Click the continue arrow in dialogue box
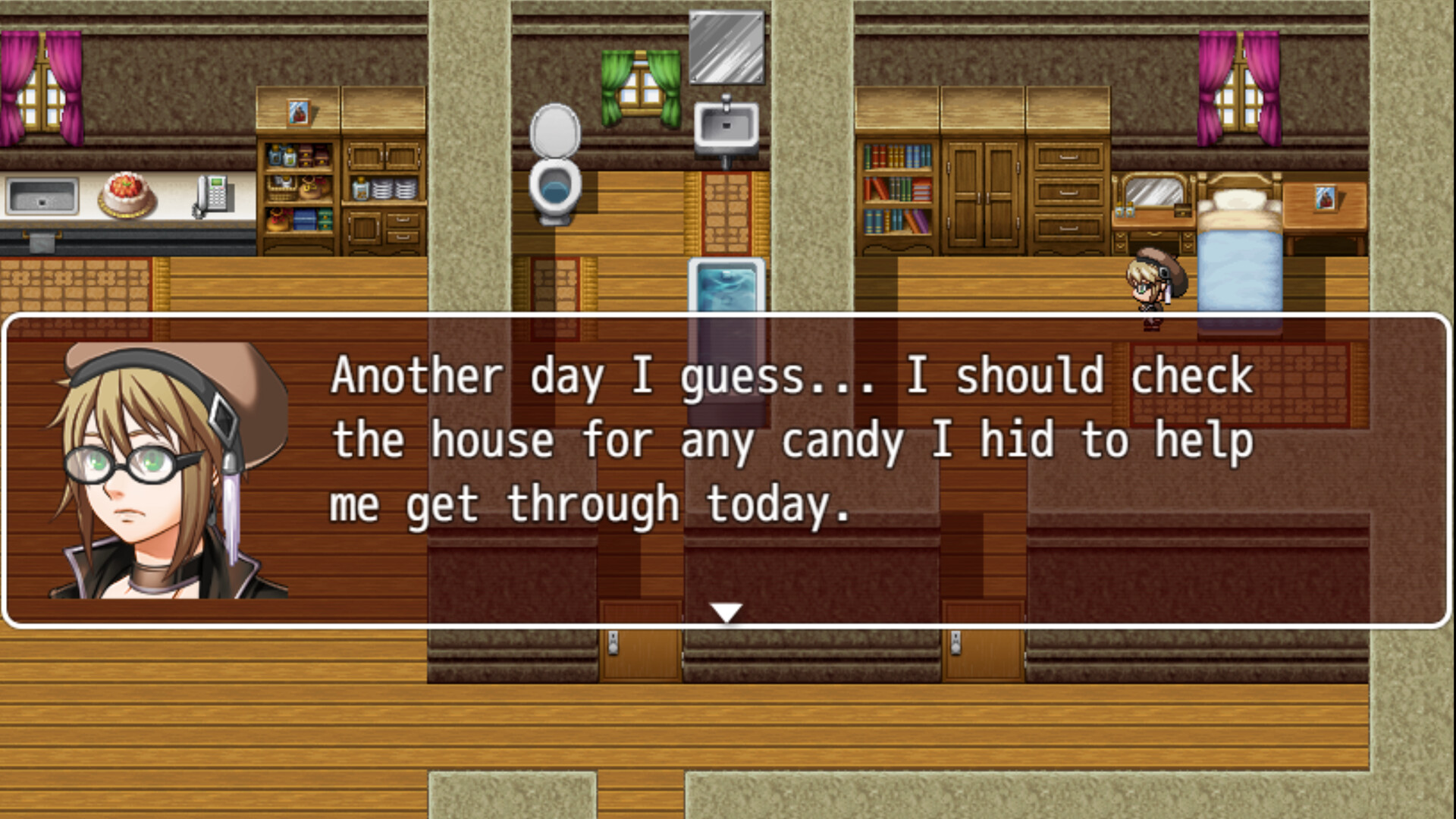The image size is (1456, 819). pyautogui.click(x=726, y=609)
